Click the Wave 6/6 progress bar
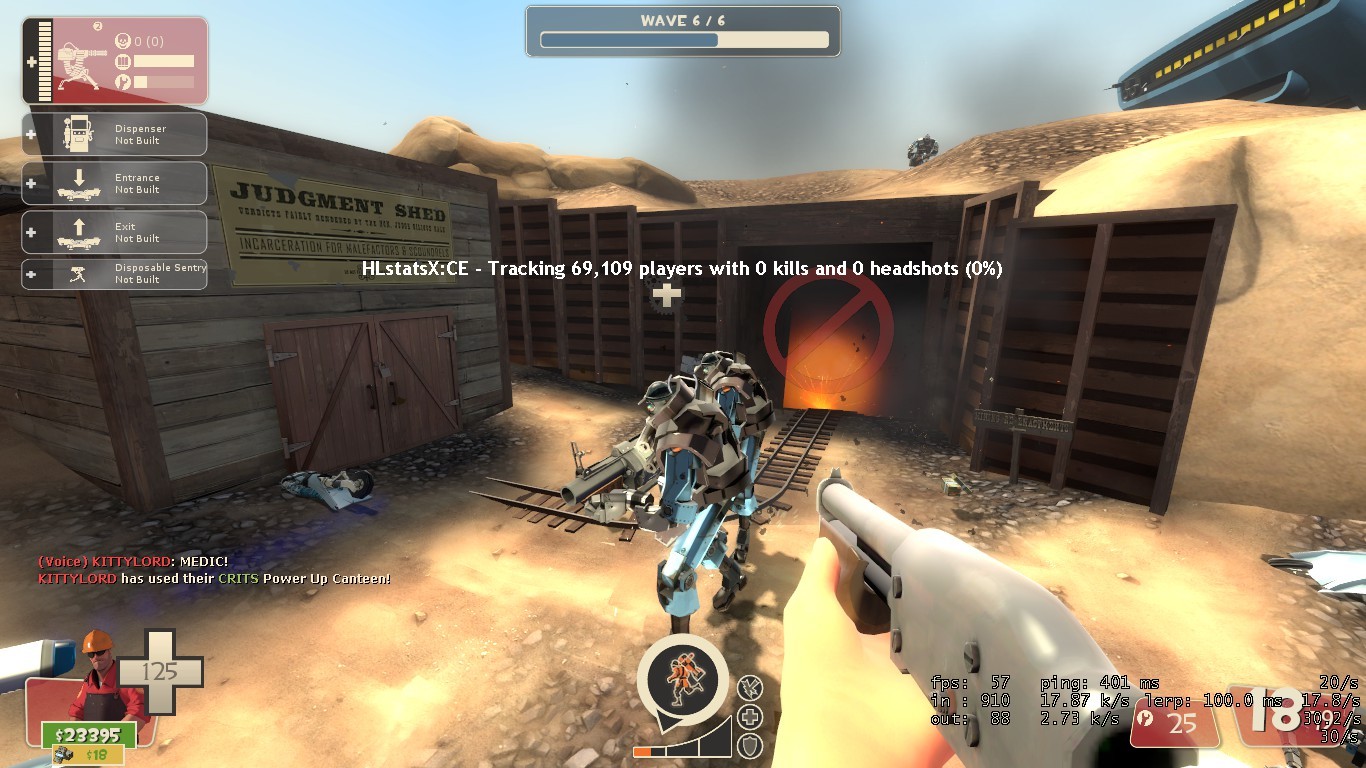This screenshot has height=768, width=1366. [683, 40]
